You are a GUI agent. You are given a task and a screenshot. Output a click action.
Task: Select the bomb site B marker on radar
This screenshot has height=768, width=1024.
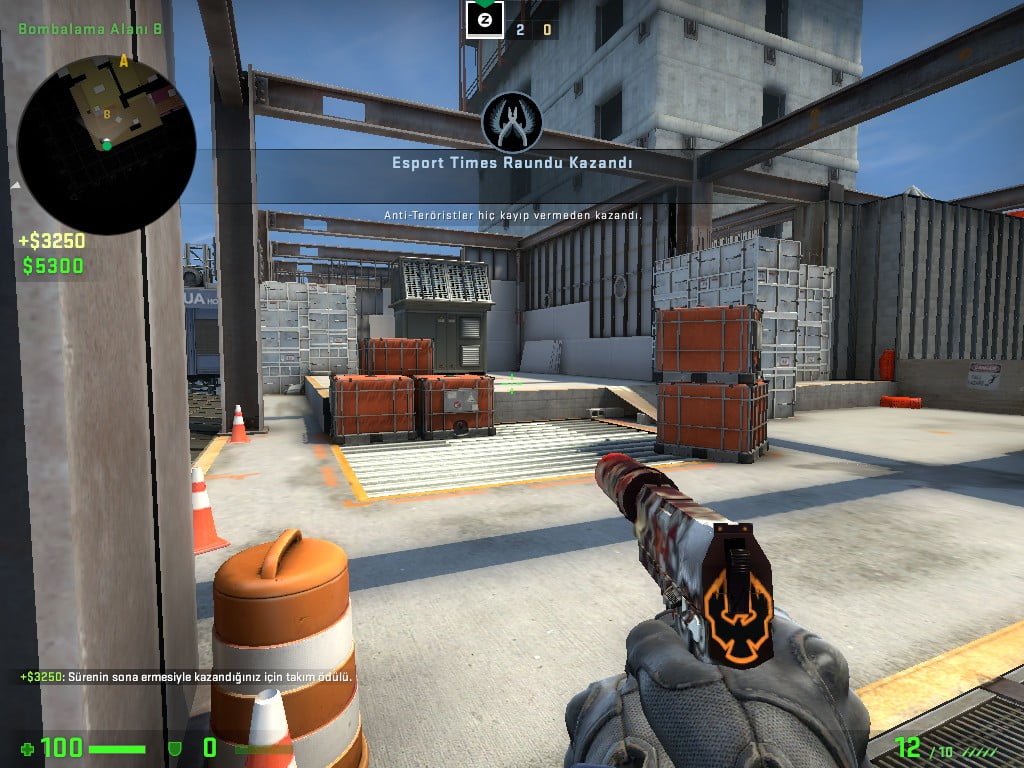click(x=107, y=114)
